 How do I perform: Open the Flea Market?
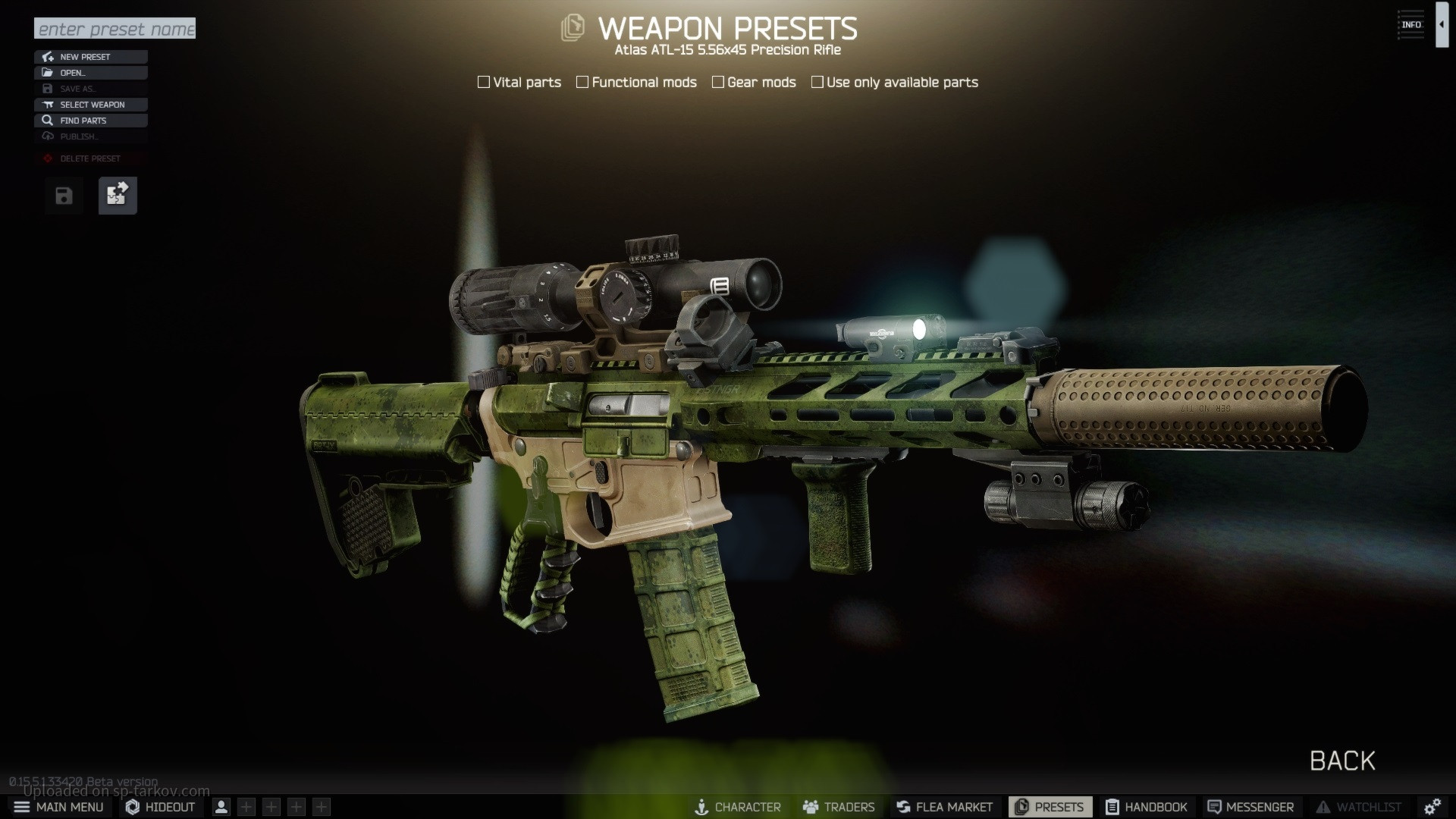(x=944, y=807)
